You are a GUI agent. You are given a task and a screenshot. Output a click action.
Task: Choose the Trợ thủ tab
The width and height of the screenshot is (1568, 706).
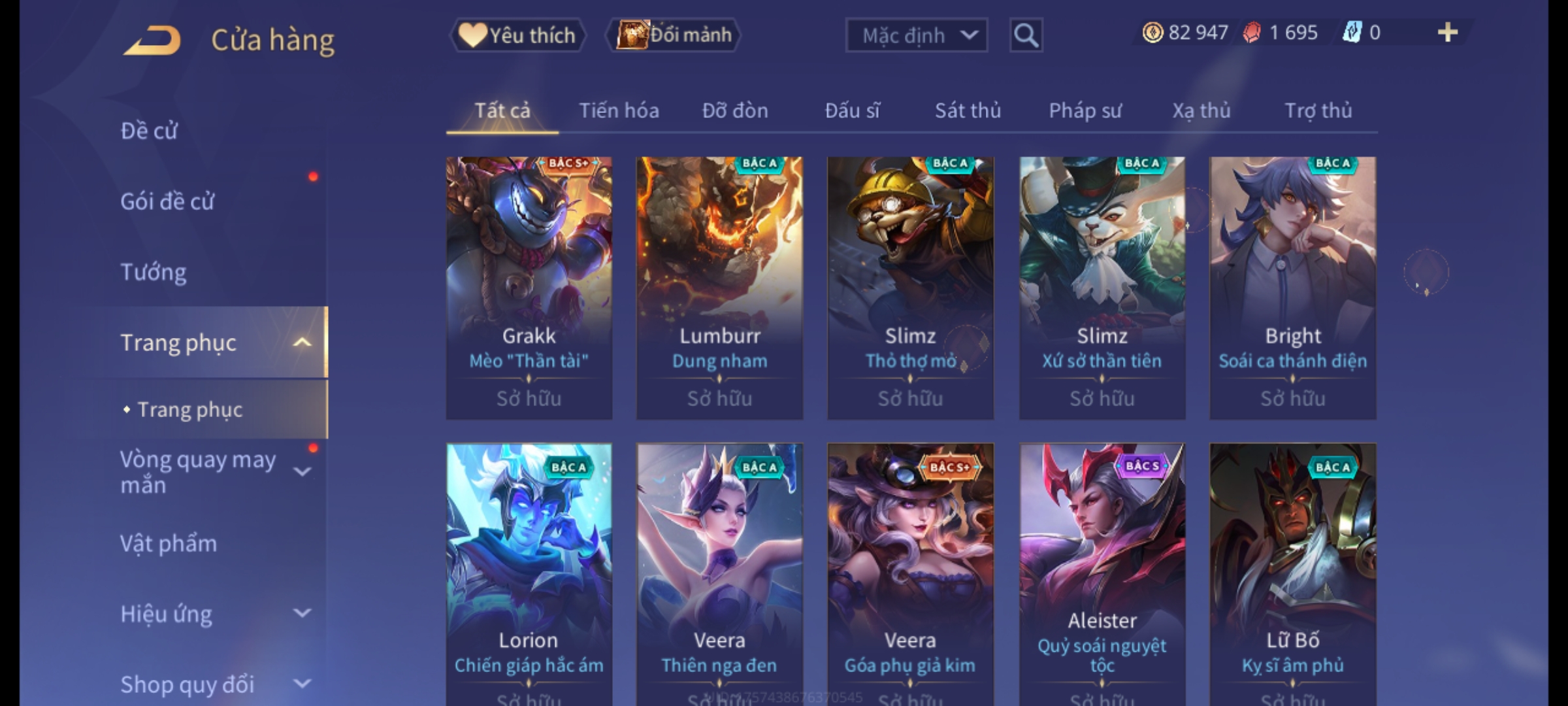[1318, 111]
